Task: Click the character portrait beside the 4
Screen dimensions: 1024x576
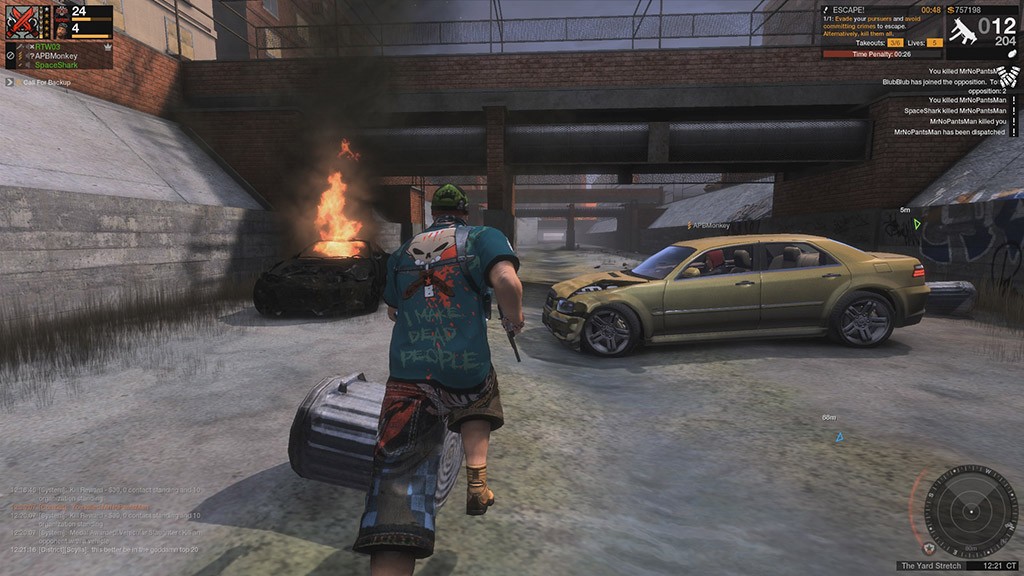Action: 61,29
